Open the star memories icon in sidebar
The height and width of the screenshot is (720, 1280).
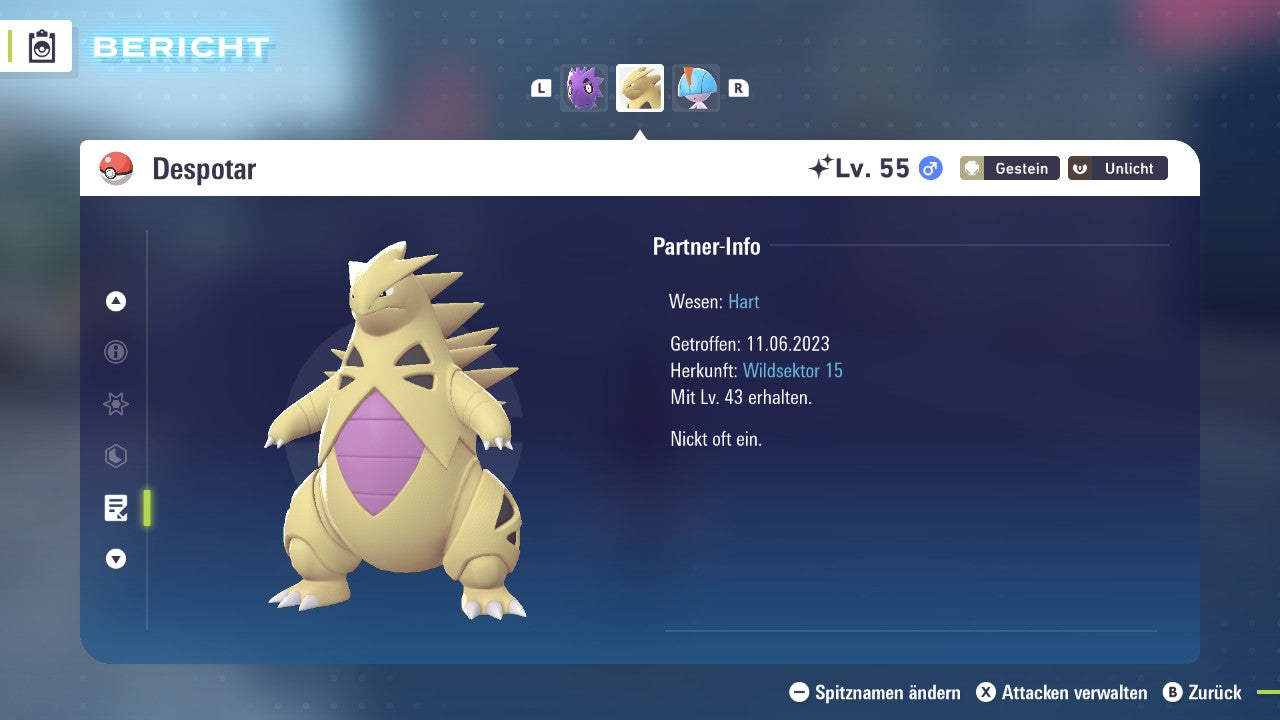coord(115,404)
